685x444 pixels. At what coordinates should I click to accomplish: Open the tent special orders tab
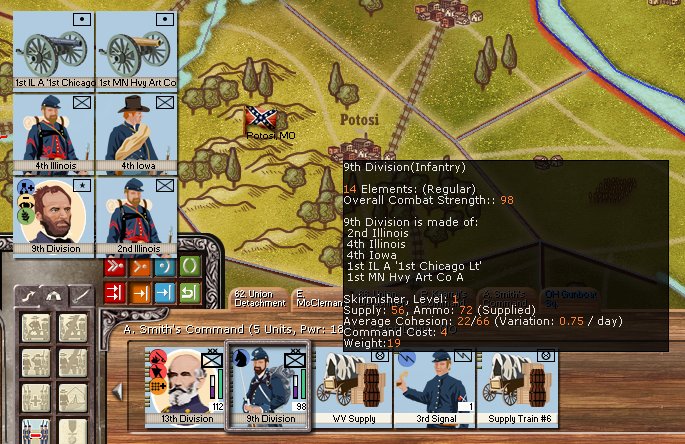tap(55, 294)
